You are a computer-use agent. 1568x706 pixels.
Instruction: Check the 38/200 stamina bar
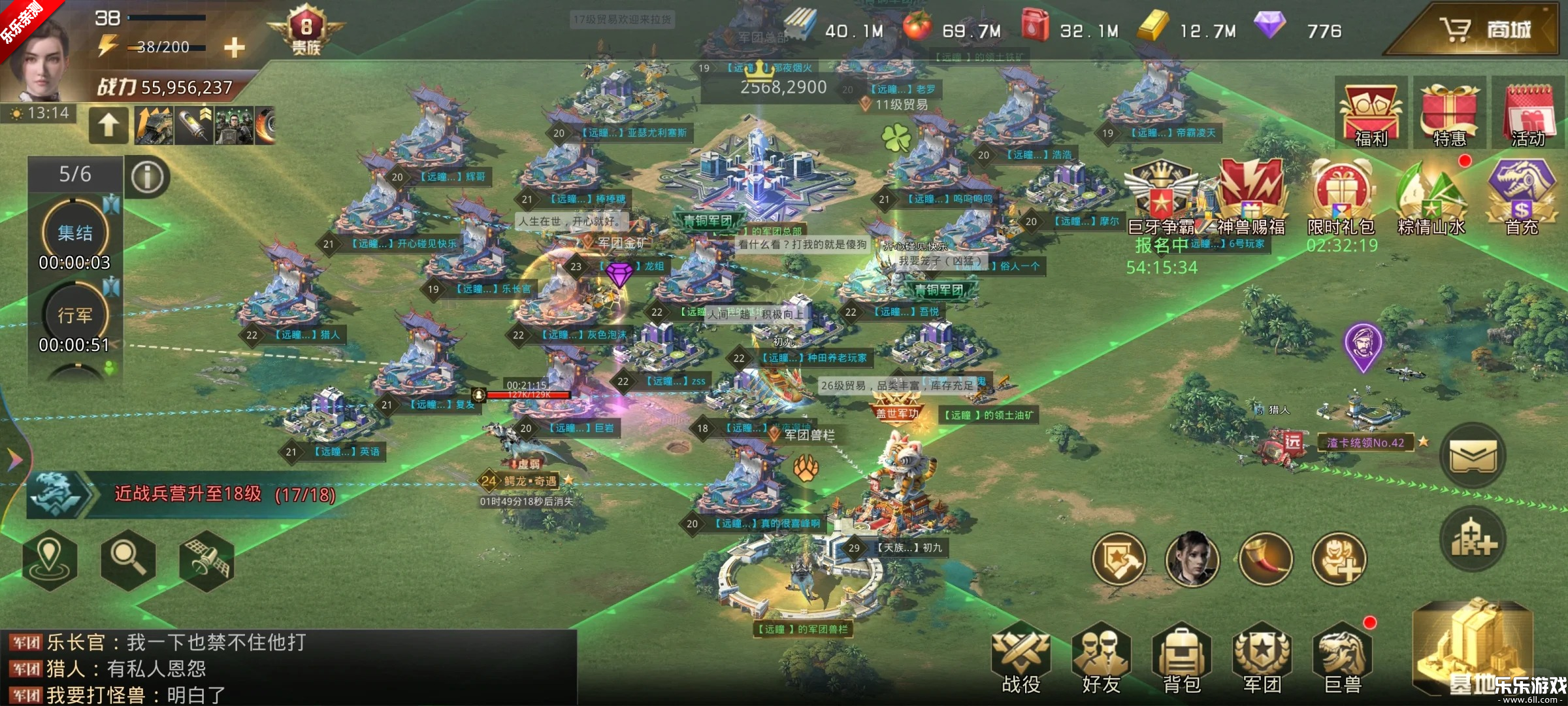pyautogui.click(x=163, y=46)
